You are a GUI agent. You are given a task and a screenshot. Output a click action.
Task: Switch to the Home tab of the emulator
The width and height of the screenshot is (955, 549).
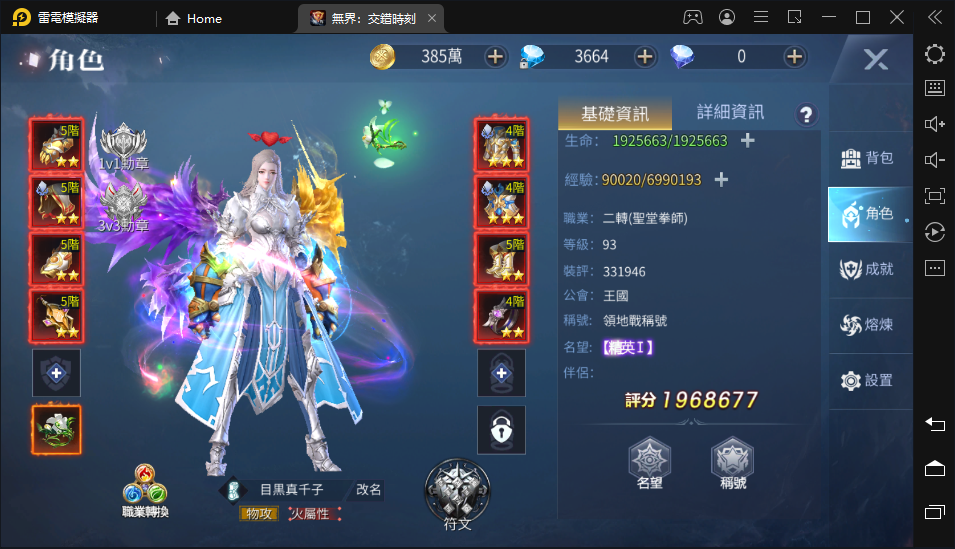click(x=194, y=18)
